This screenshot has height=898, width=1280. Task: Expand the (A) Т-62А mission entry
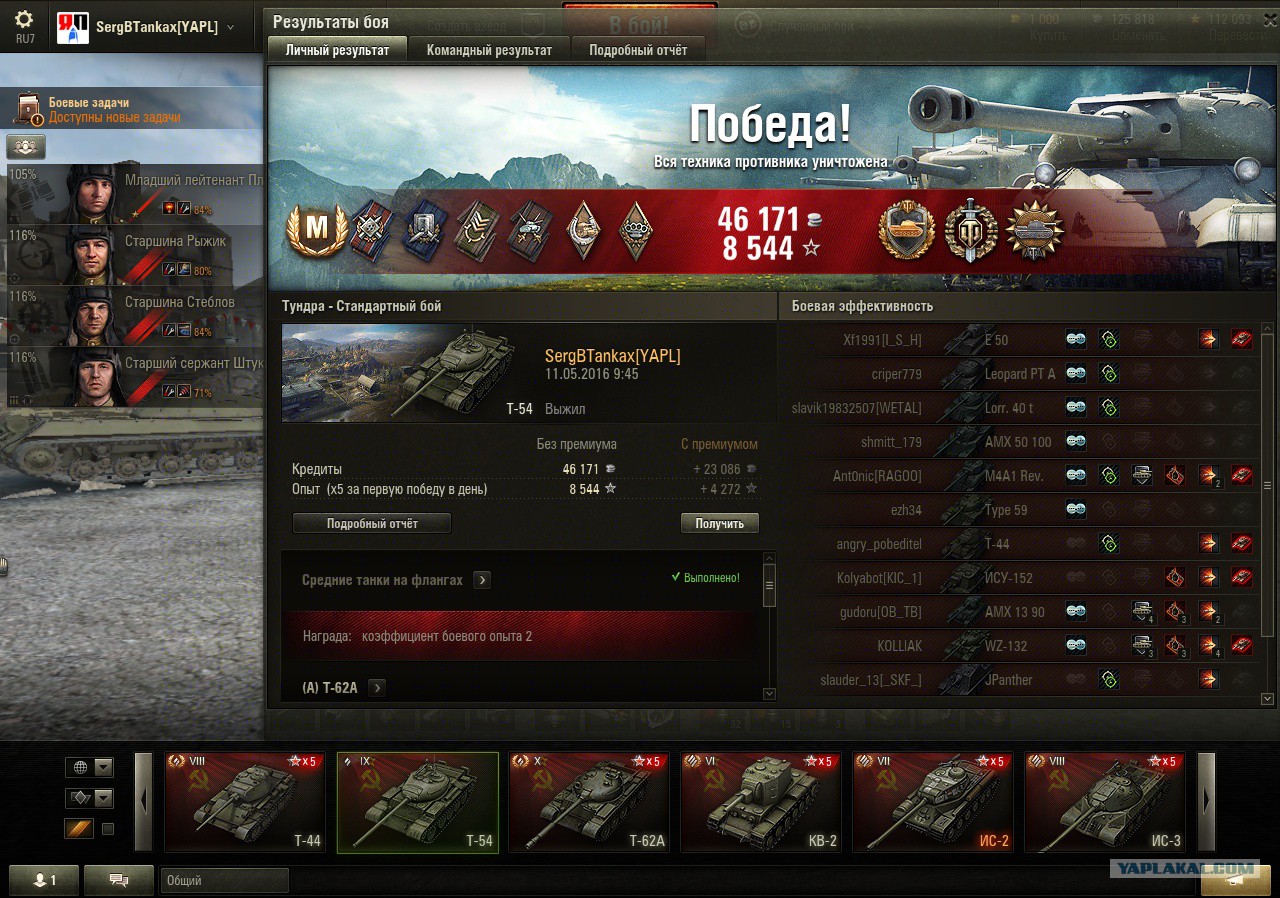click(377, 687)
